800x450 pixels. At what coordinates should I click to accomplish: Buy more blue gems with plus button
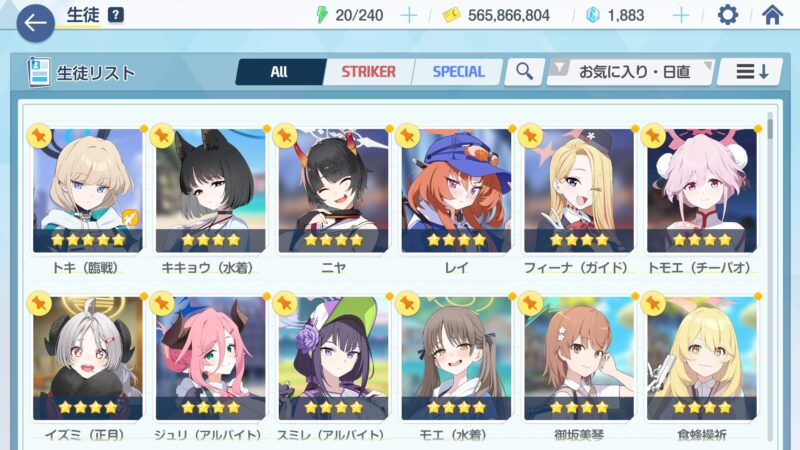681,15
